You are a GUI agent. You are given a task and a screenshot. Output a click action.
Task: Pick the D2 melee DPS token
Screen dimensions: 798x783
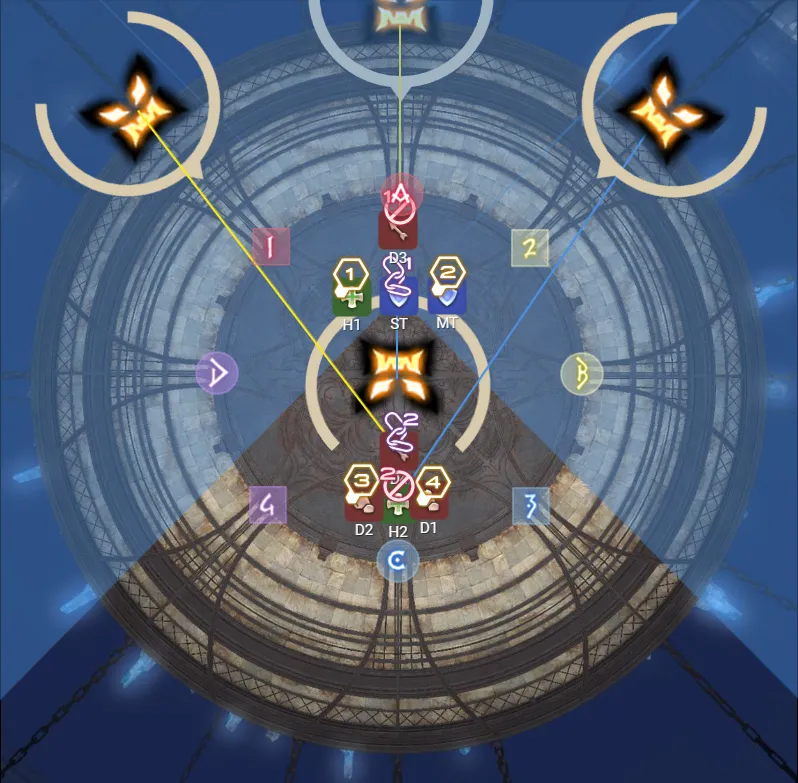click(363, 503)
